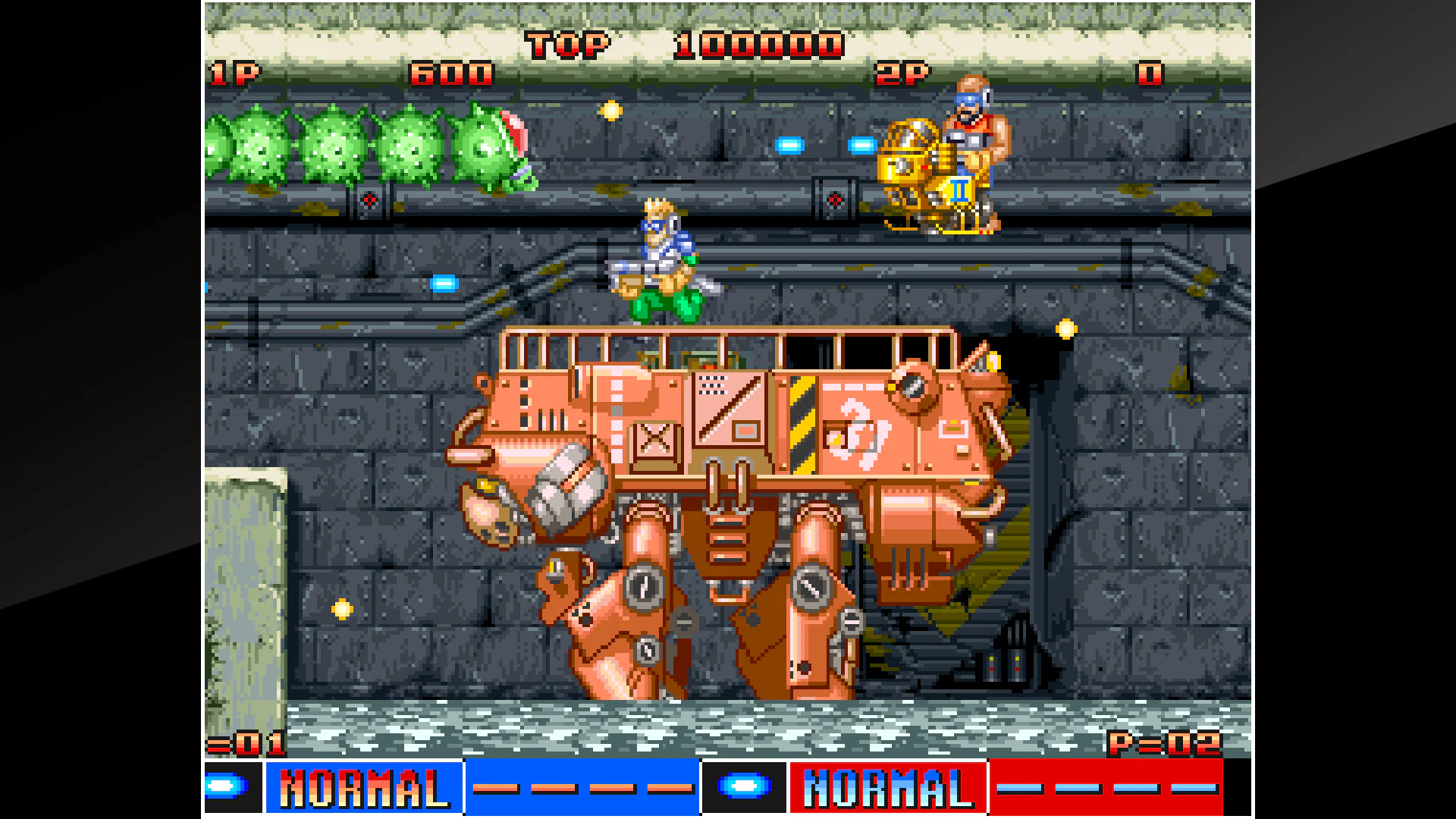The width and height of the screenshot is (1456, 819).
Task: Select the green spiked caterpillar enemy
Action: [x=364, y=148]
